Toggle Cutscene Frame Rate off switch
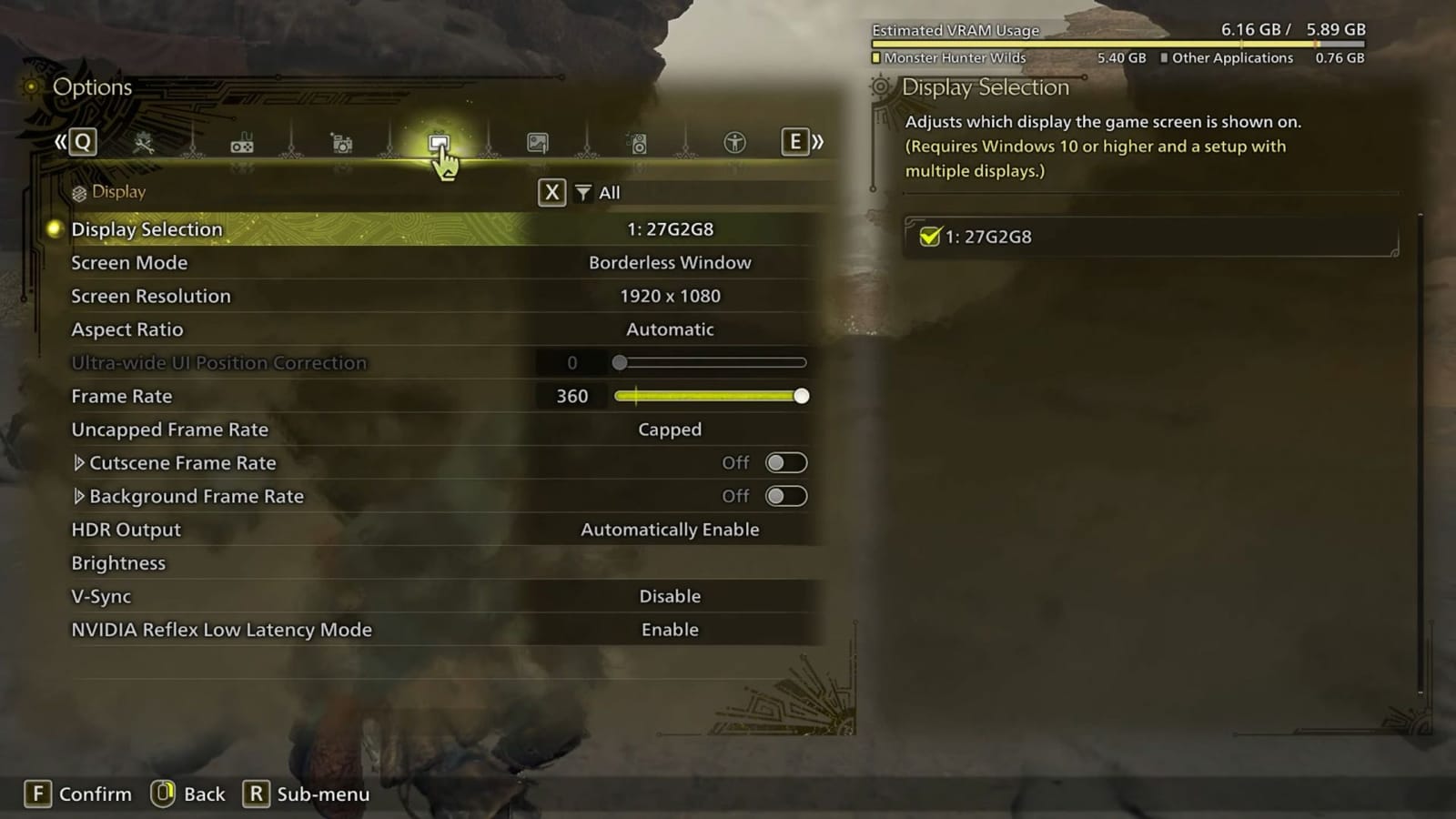 784,463
